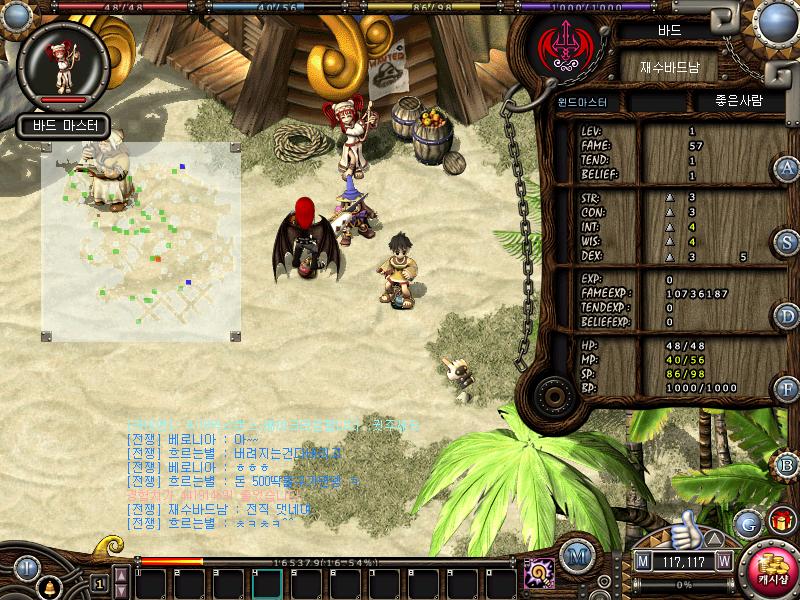
Task: Click the minimap overlay
Action: pos(140,240)
